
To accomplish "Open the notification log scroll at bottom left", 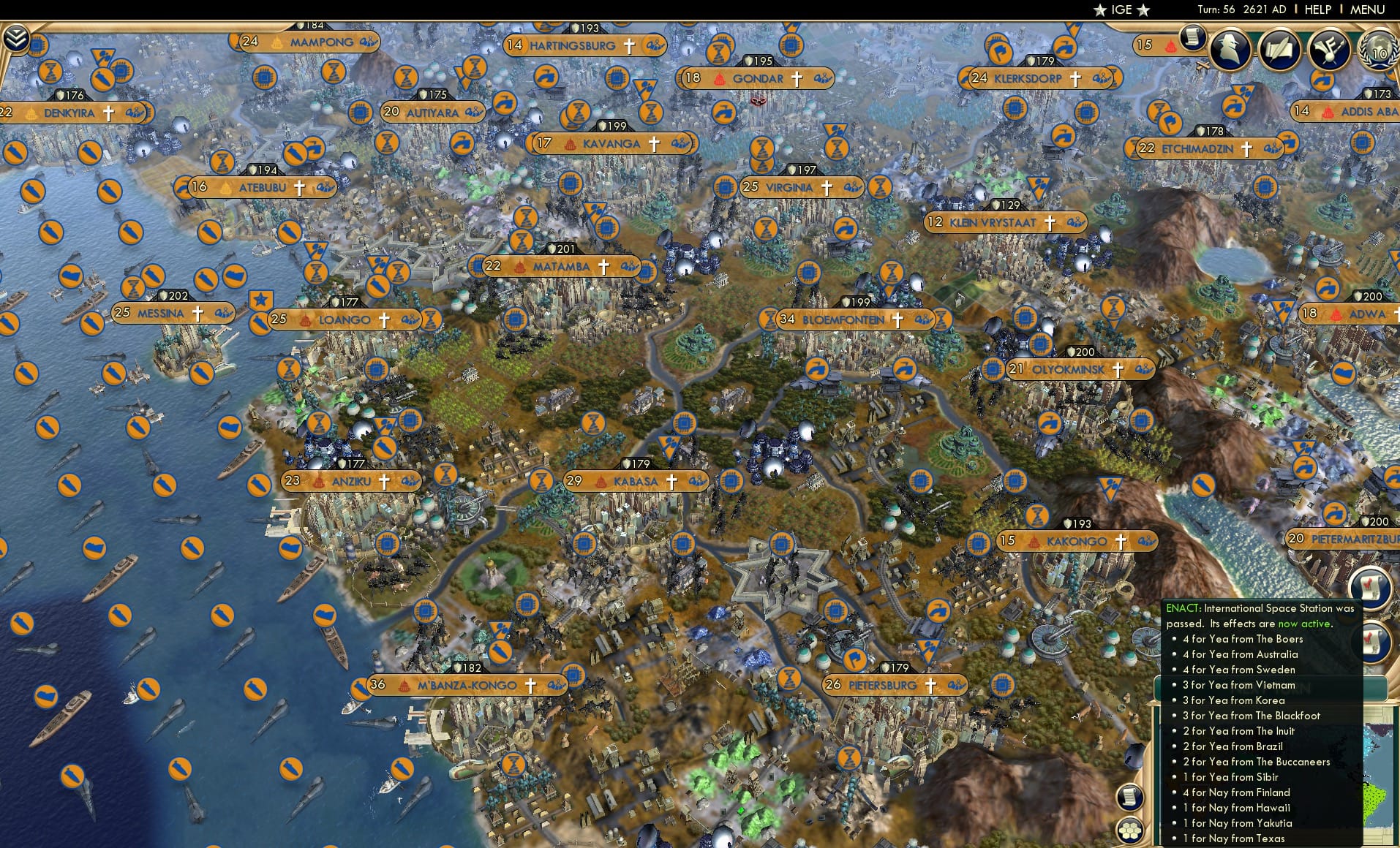I will [x=1129, y=797].
